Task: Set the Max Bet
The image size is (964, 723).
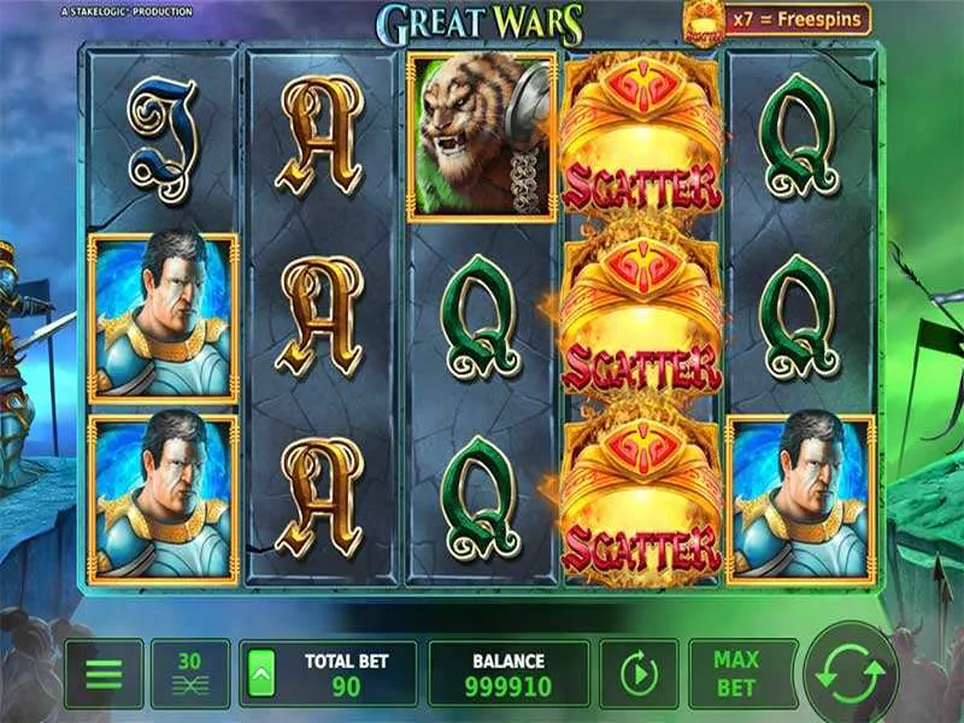Action: (736, 675)
